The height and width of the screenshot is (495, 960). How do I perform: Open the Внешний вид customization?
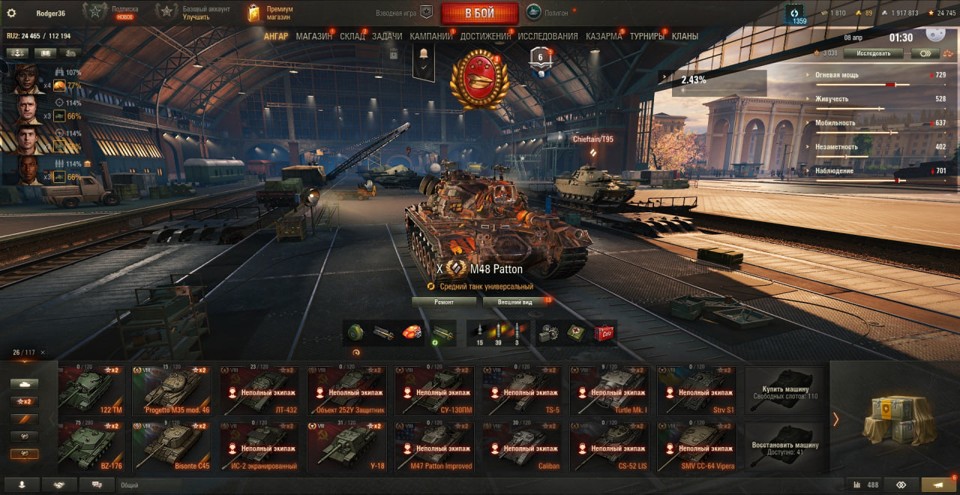(x=515, y=300)
